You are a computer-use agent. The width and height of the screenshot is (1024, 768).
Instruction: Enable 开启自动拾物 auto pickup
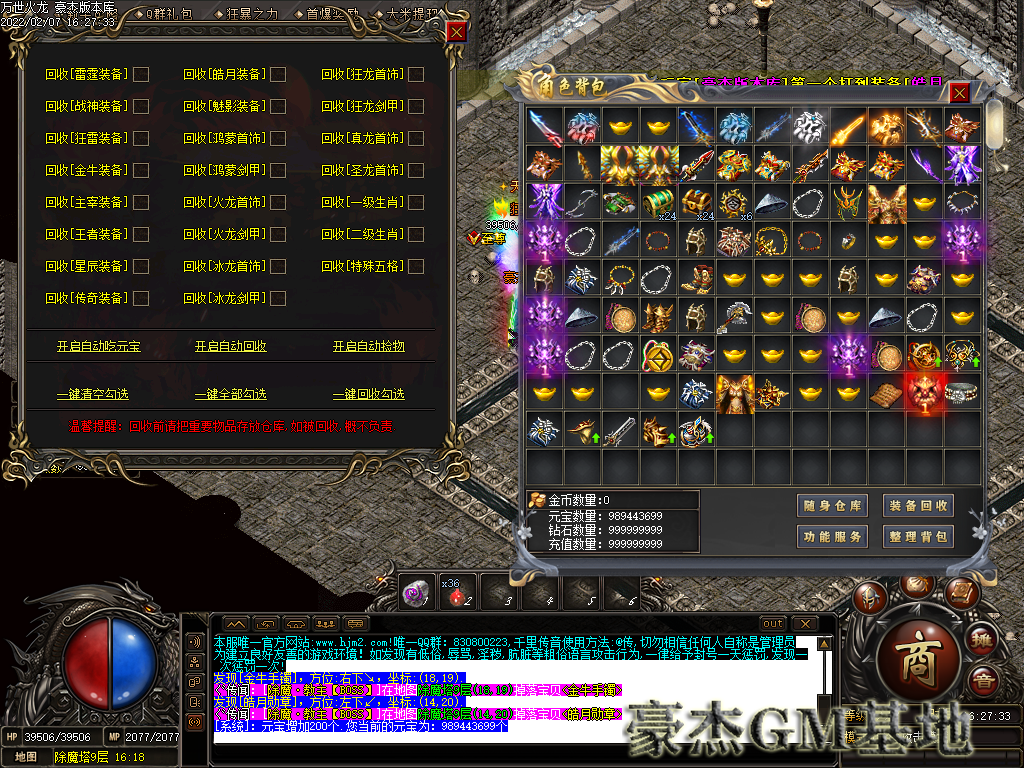point(369,346)
